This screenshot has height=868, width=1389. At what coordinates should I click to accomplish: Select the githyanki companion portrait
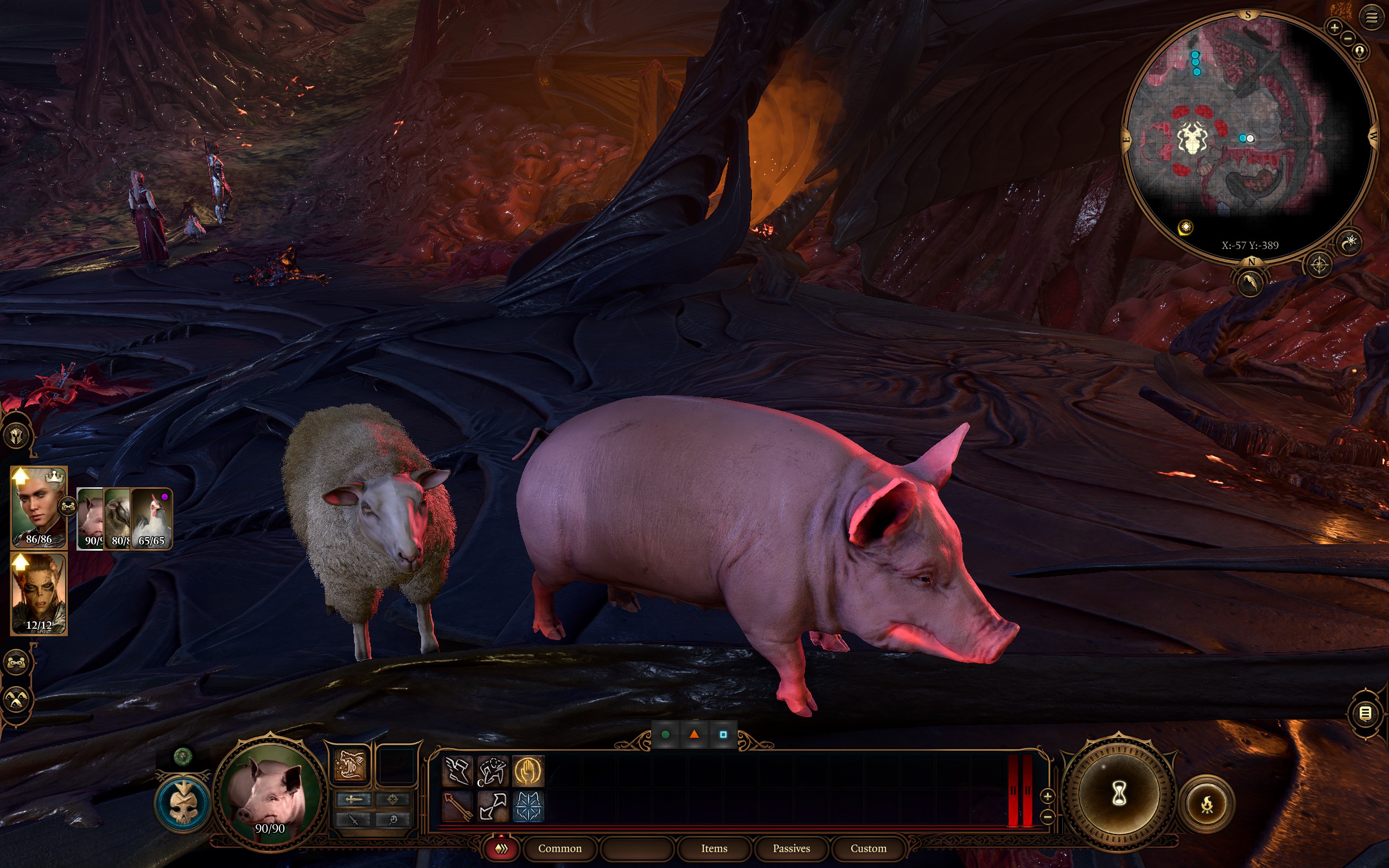click(x=39, y=593)
